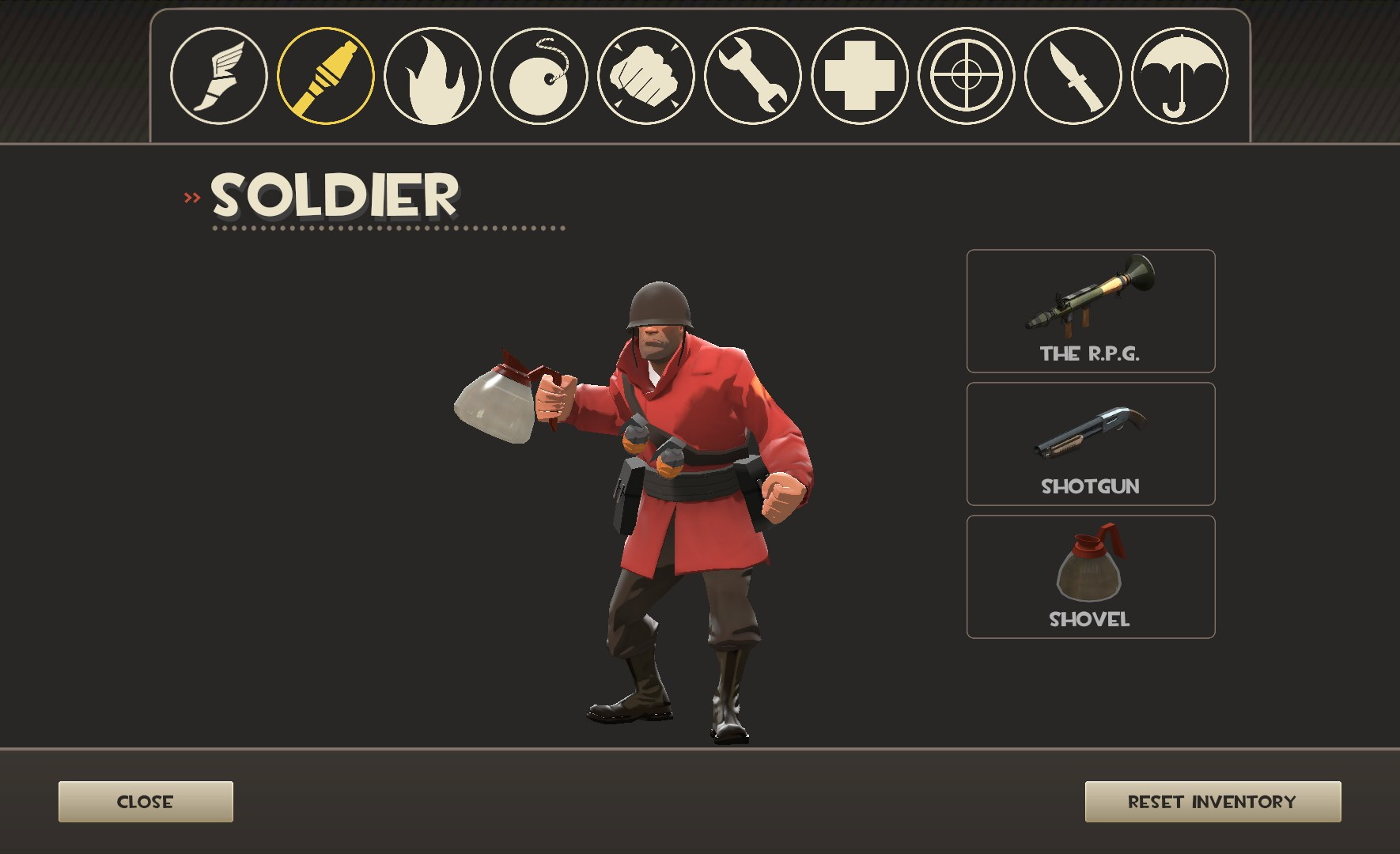Select the umbrella class icon
Viewport: 1400px width, 854px height.
pos(1180,76)
